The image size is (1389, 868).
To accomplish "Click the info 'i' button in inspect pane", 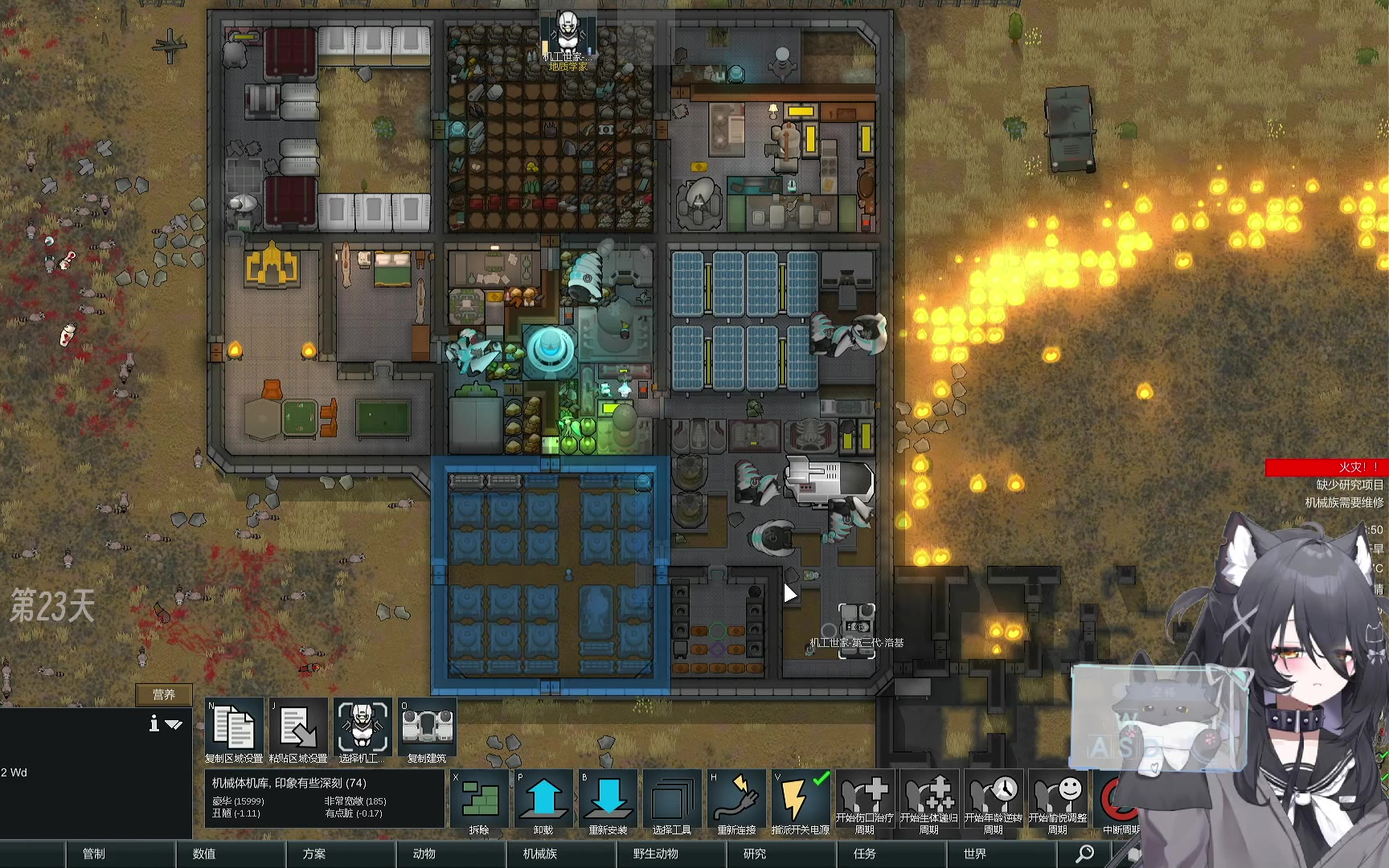I will tap(154, 724).
